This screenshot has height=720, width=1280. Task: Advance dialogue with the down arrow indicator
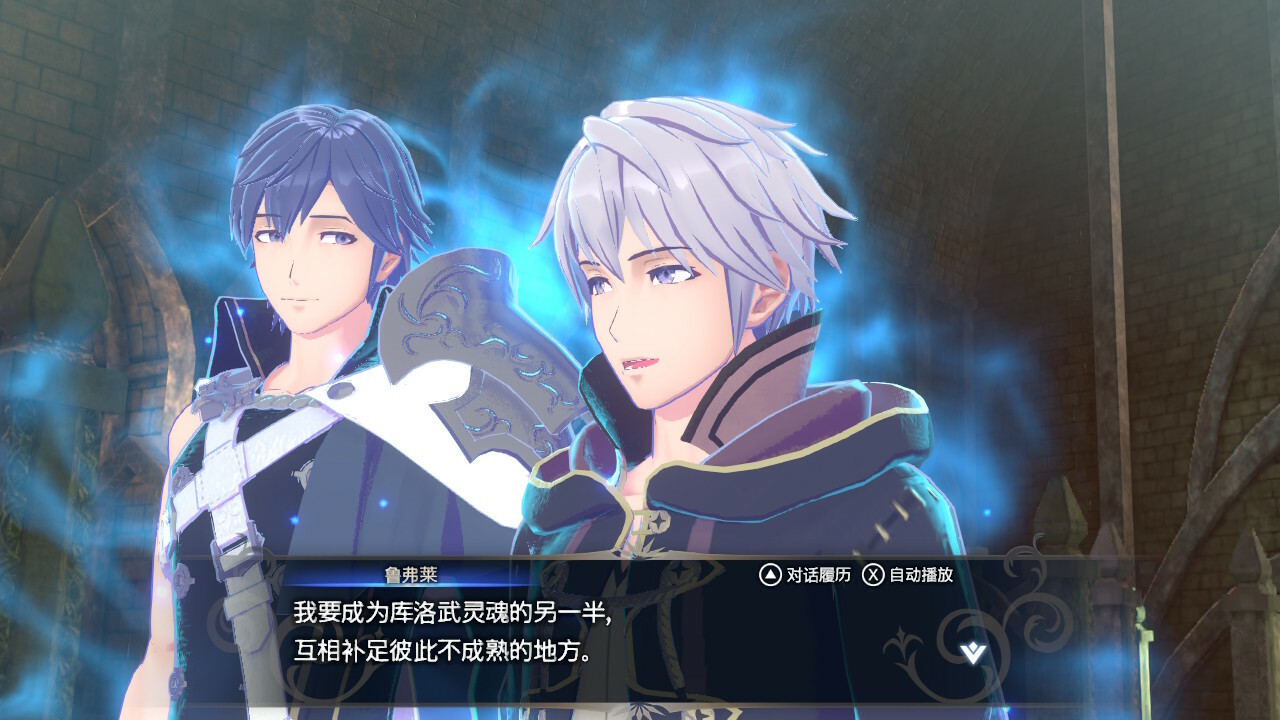(x=972, y=653)
